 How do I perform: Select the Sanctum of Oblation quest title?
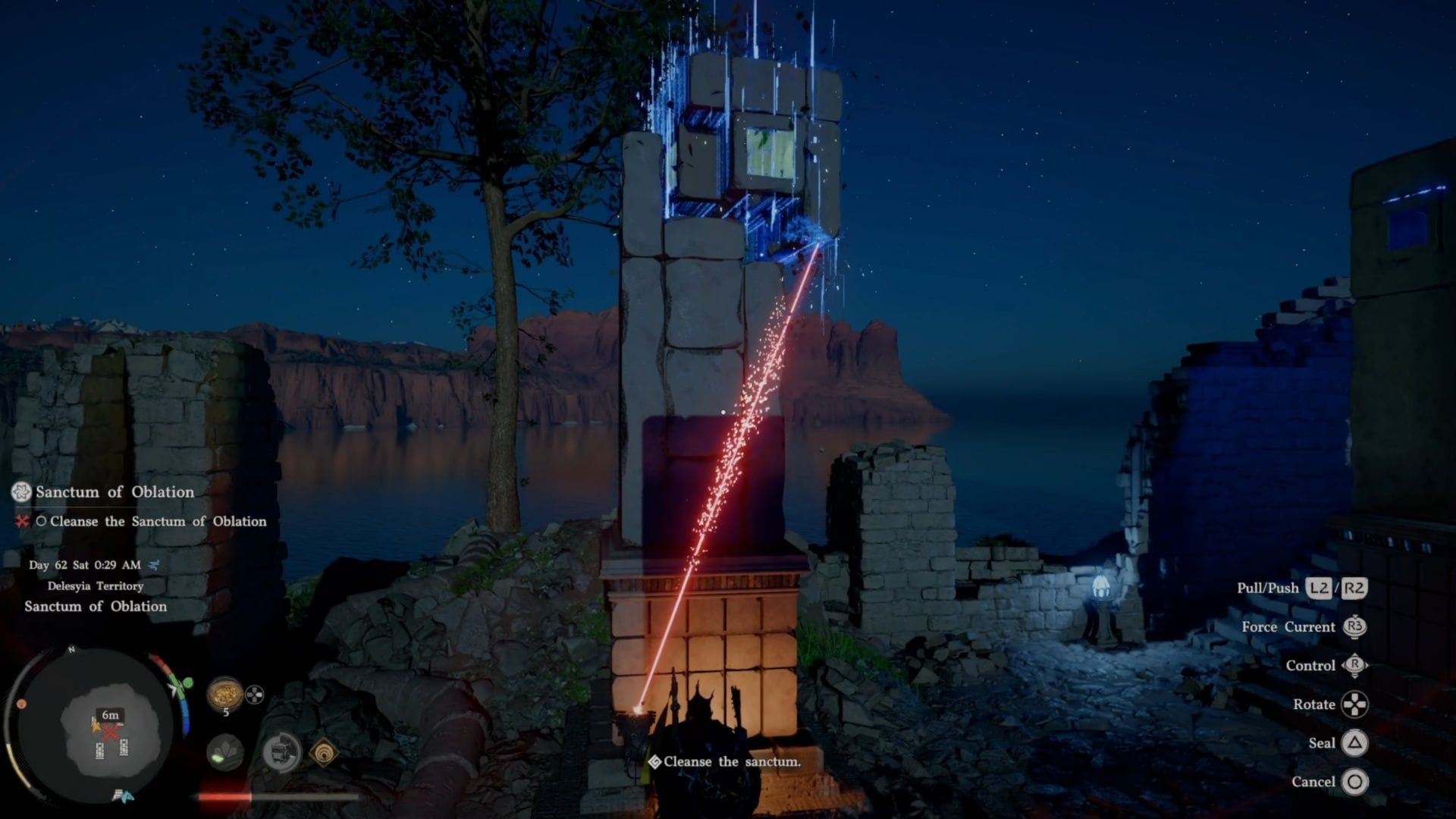pos(115,492)
